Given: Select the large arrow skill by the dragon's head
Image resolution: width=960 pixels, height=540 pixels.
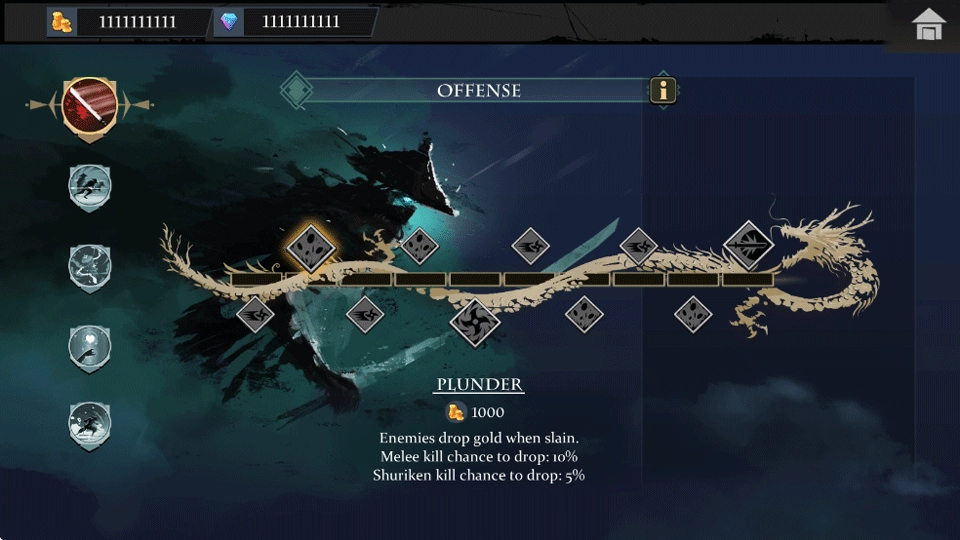Looking at the screenshot, I should click(748, 245).
